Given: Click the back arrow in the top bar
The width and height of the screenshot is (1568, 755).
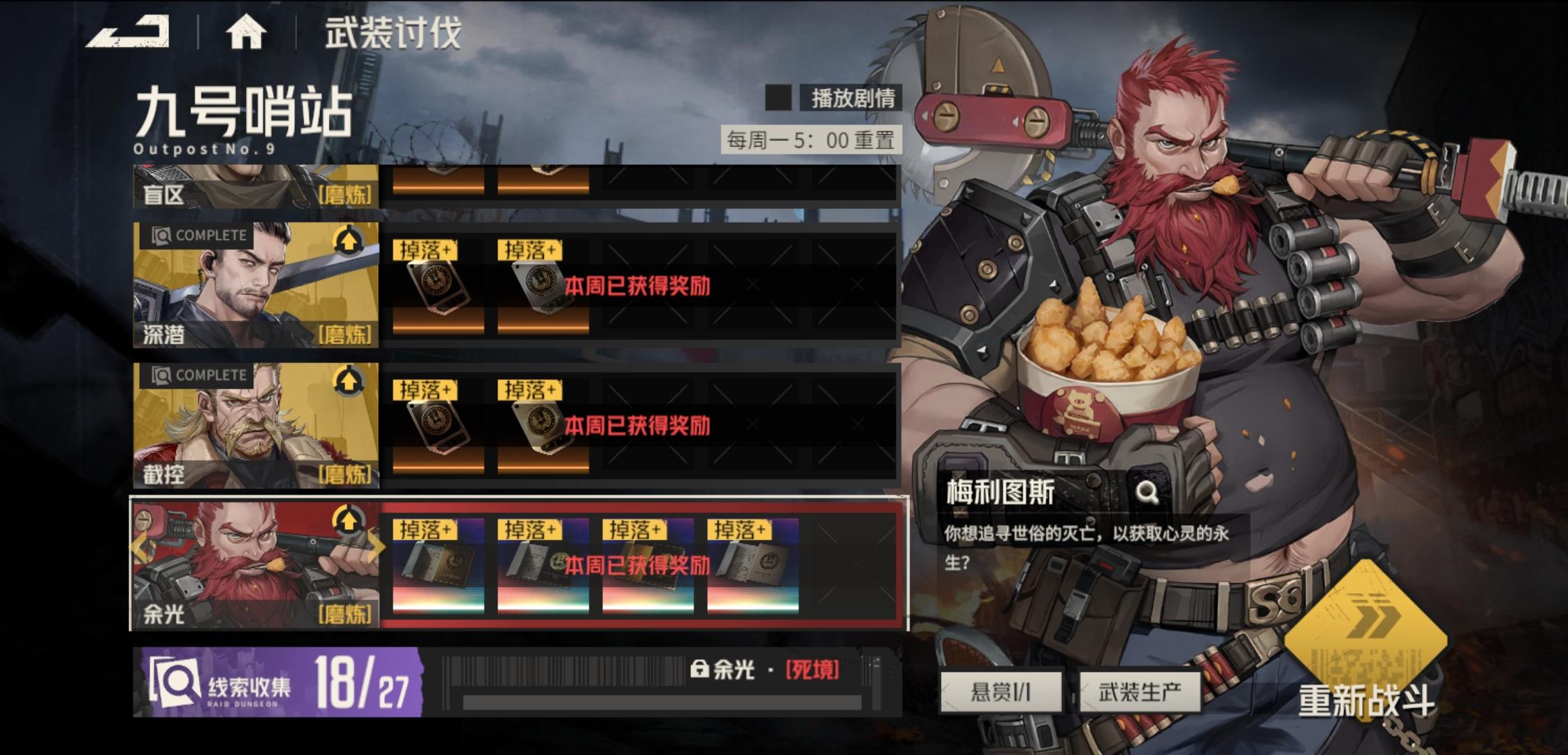Looking at the screenshot, I should point(129,31).
